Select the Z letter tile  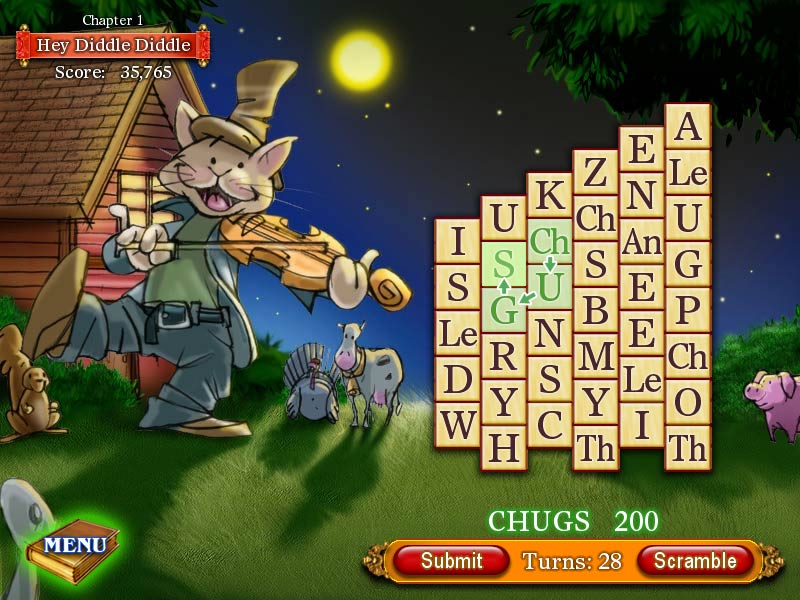pyautogui.click(x=595, y=173)
